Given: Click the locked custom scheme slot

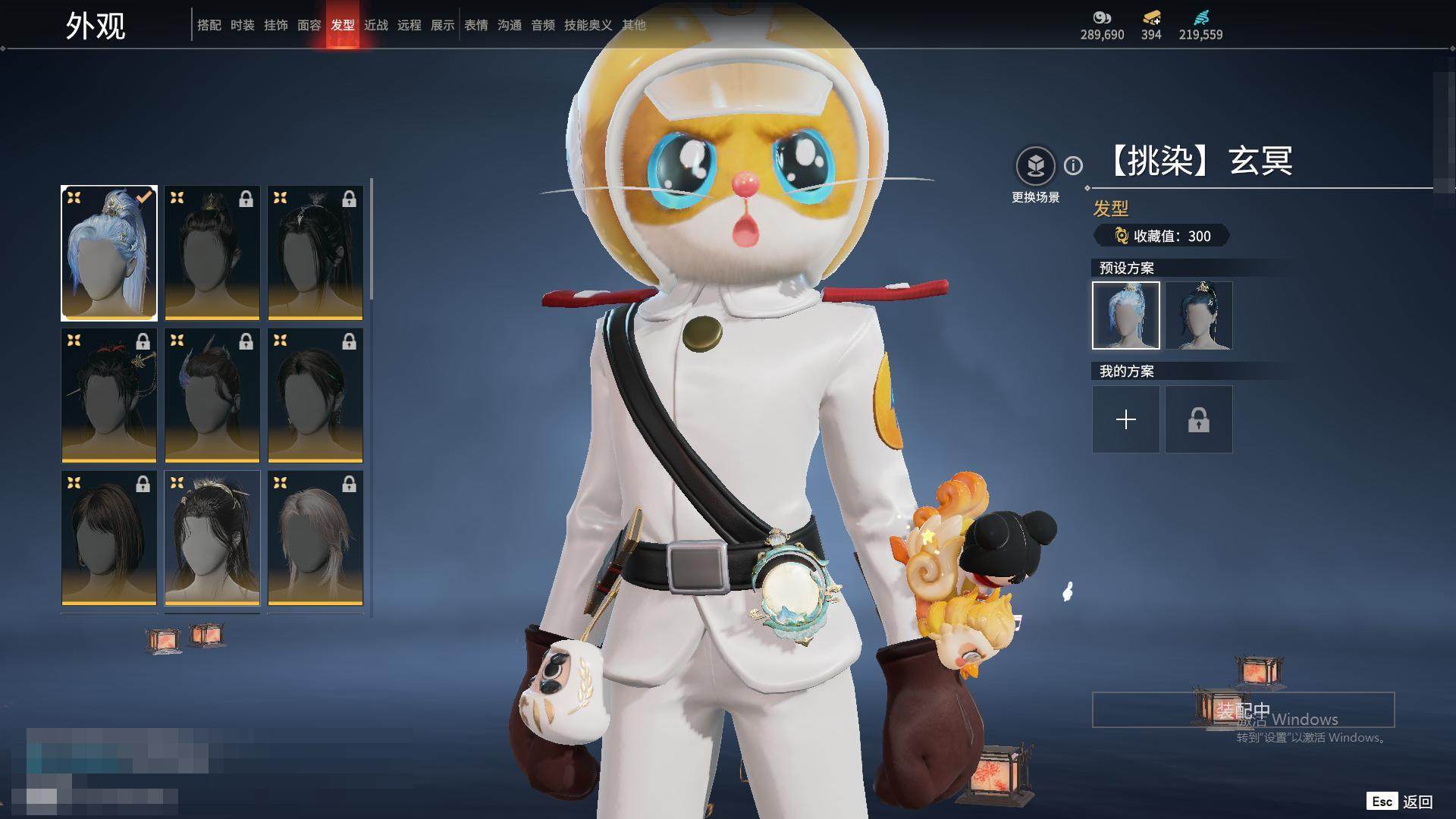Looking at the screenshot, I should click(1198, 419).
